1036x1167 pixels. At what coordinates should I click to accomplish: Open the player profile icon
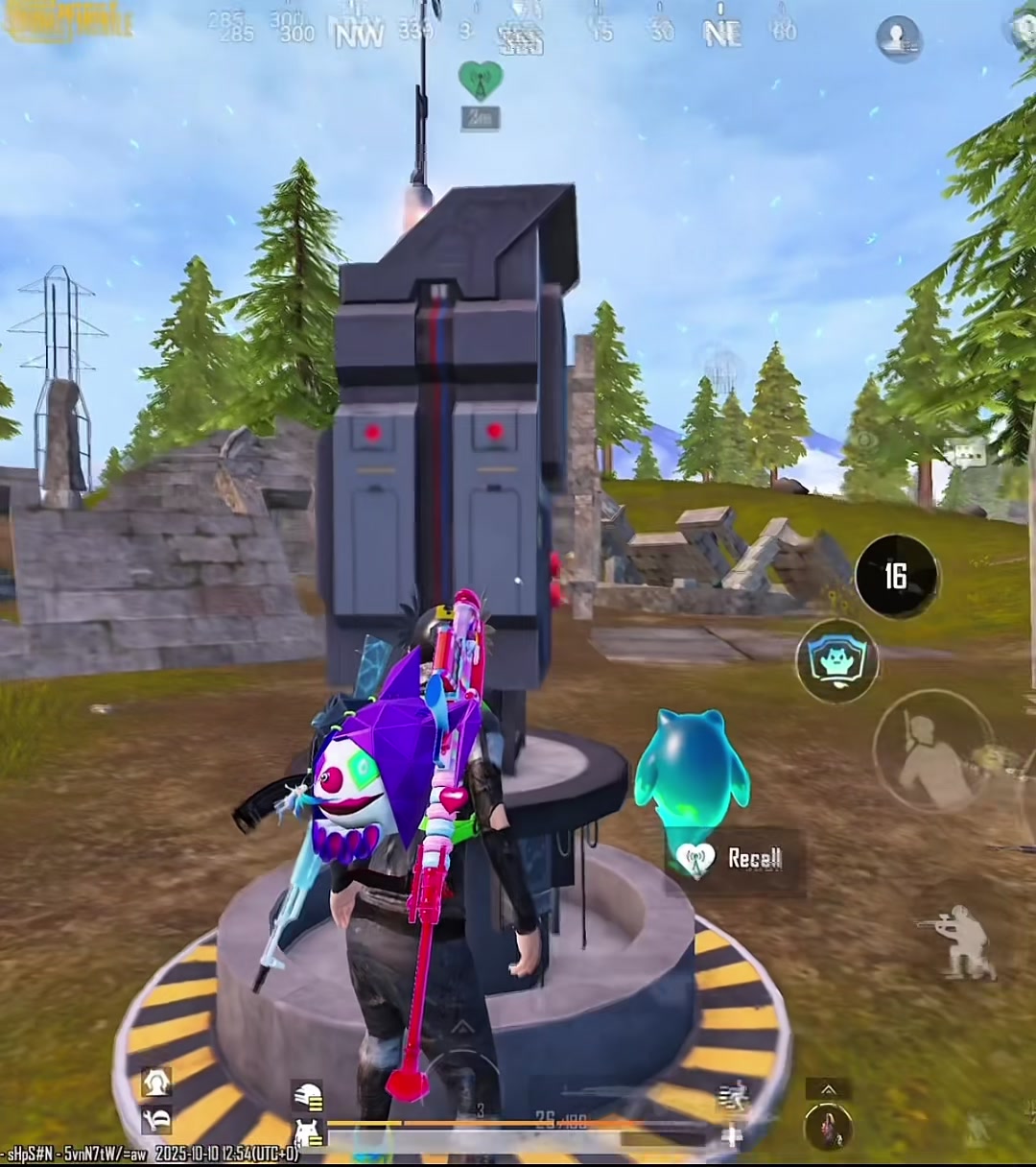click(x=899, y=39)
